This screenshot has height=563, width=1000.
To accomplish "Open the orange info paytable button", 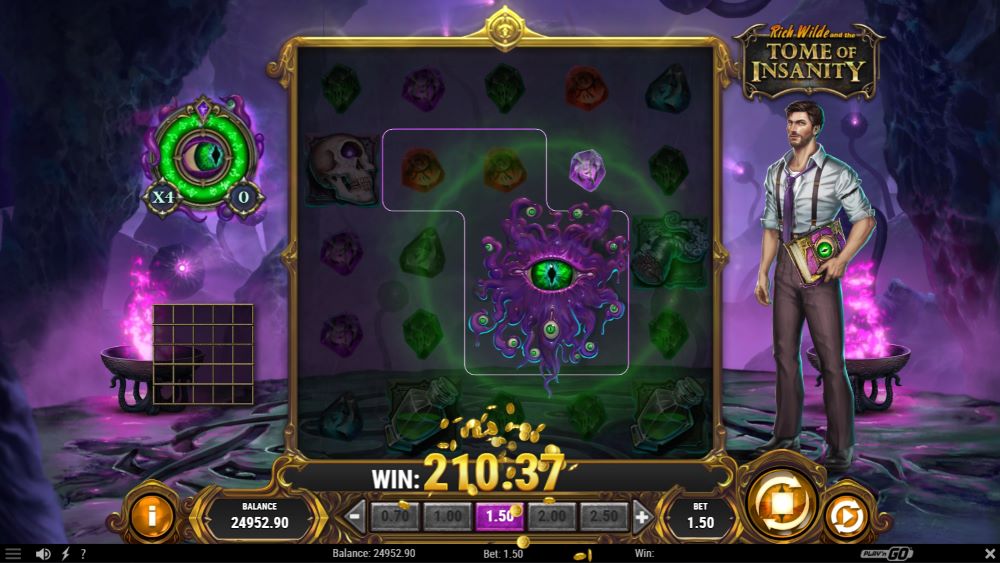I will (152, 517).
